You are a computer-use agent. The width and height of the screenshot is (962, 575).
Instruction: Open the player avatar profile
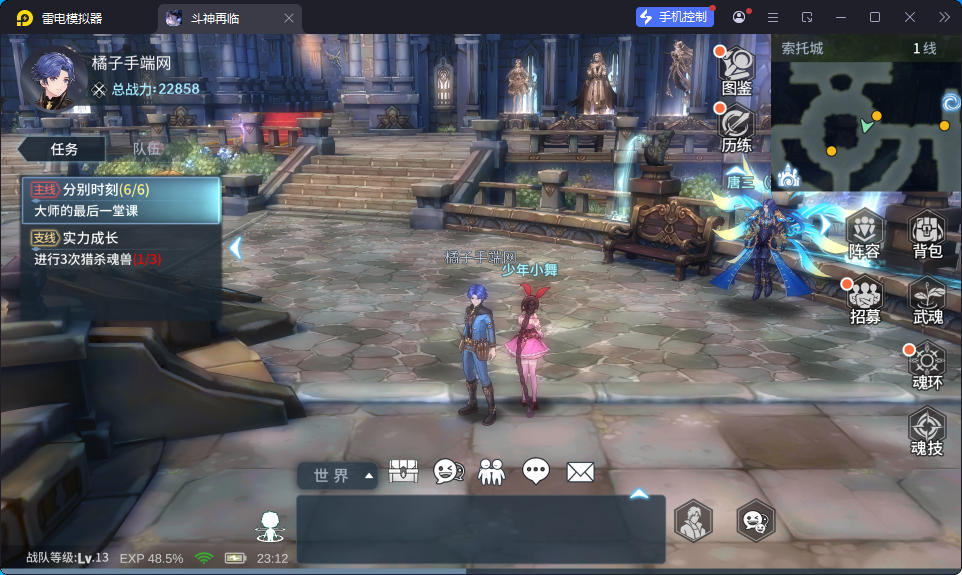click(53, 79)
